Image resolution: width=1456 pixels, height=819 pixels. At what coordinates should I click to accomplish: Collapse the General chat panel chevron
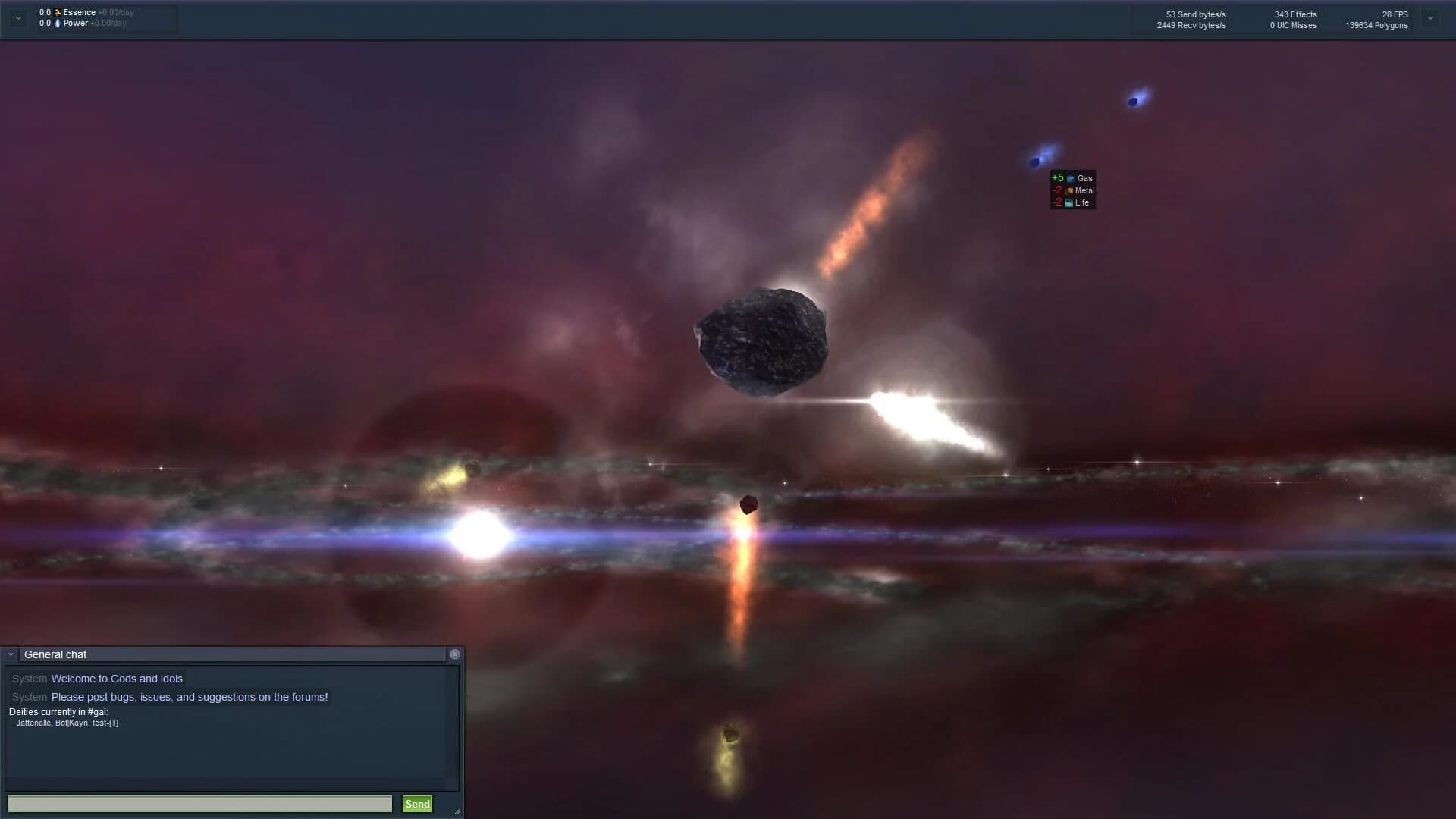pyautogui.click(x=10, y=654)
